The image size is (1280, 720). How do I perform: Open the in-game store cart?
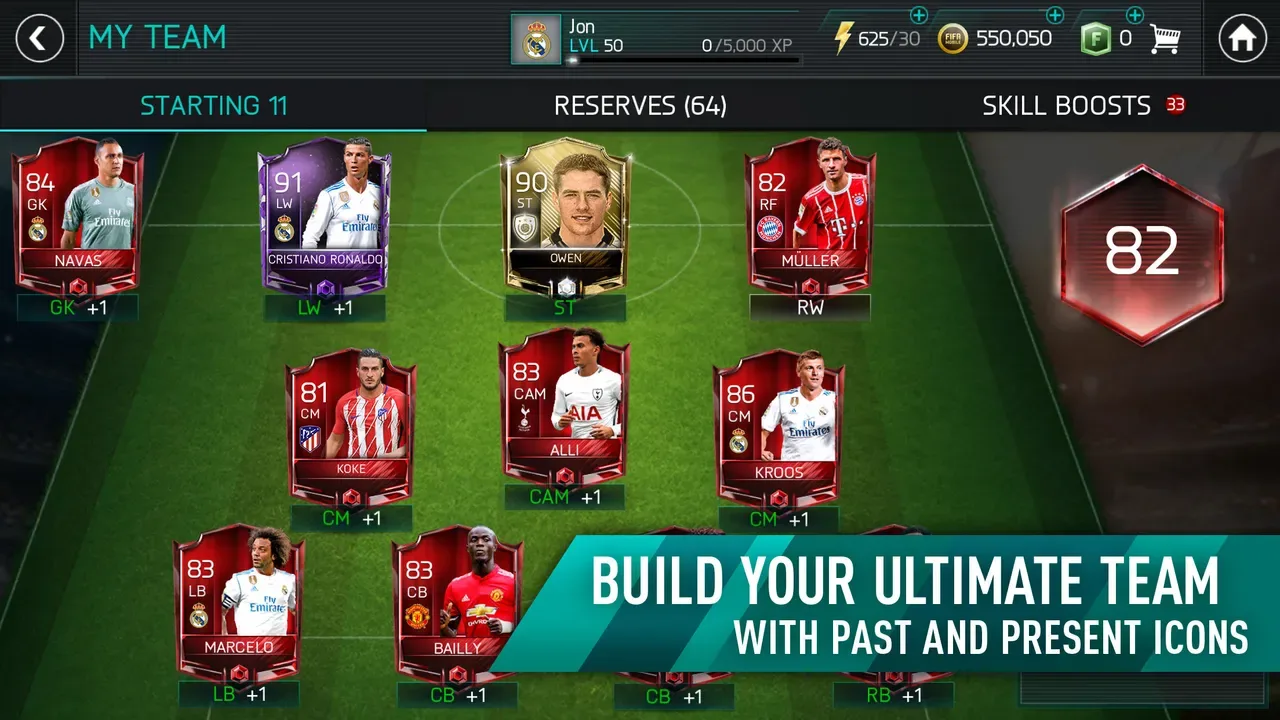(x=1164, y=38)
